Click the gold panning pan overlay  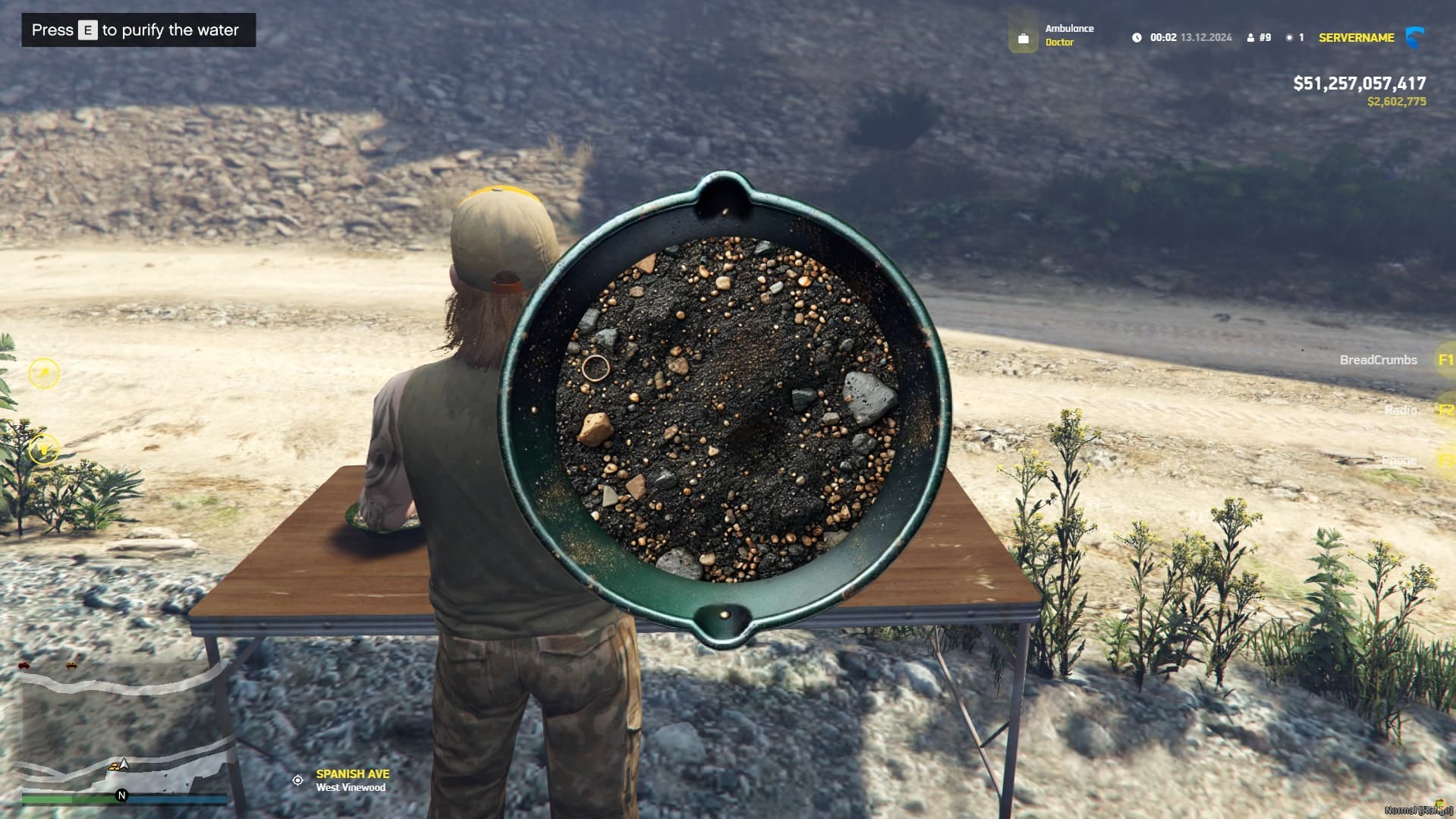tap(725, 410)
